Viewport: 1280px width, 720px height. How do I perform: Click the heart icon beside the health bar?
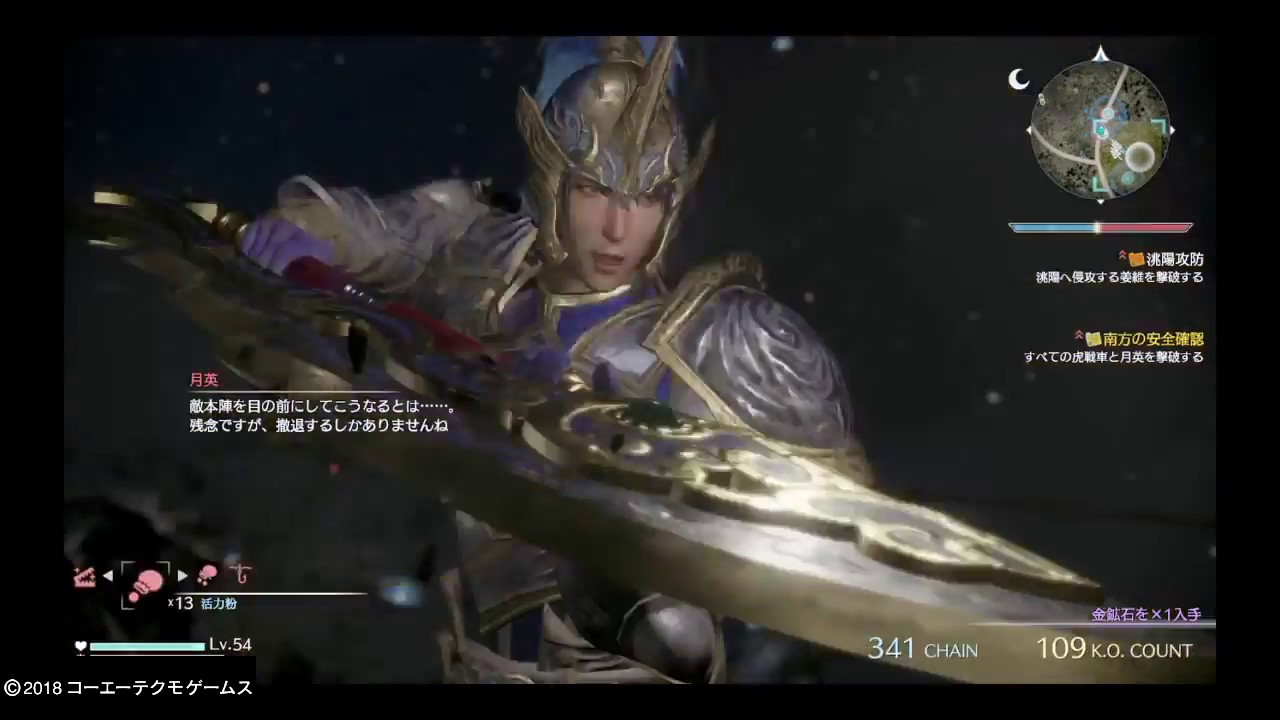click(x=80, y=647)
